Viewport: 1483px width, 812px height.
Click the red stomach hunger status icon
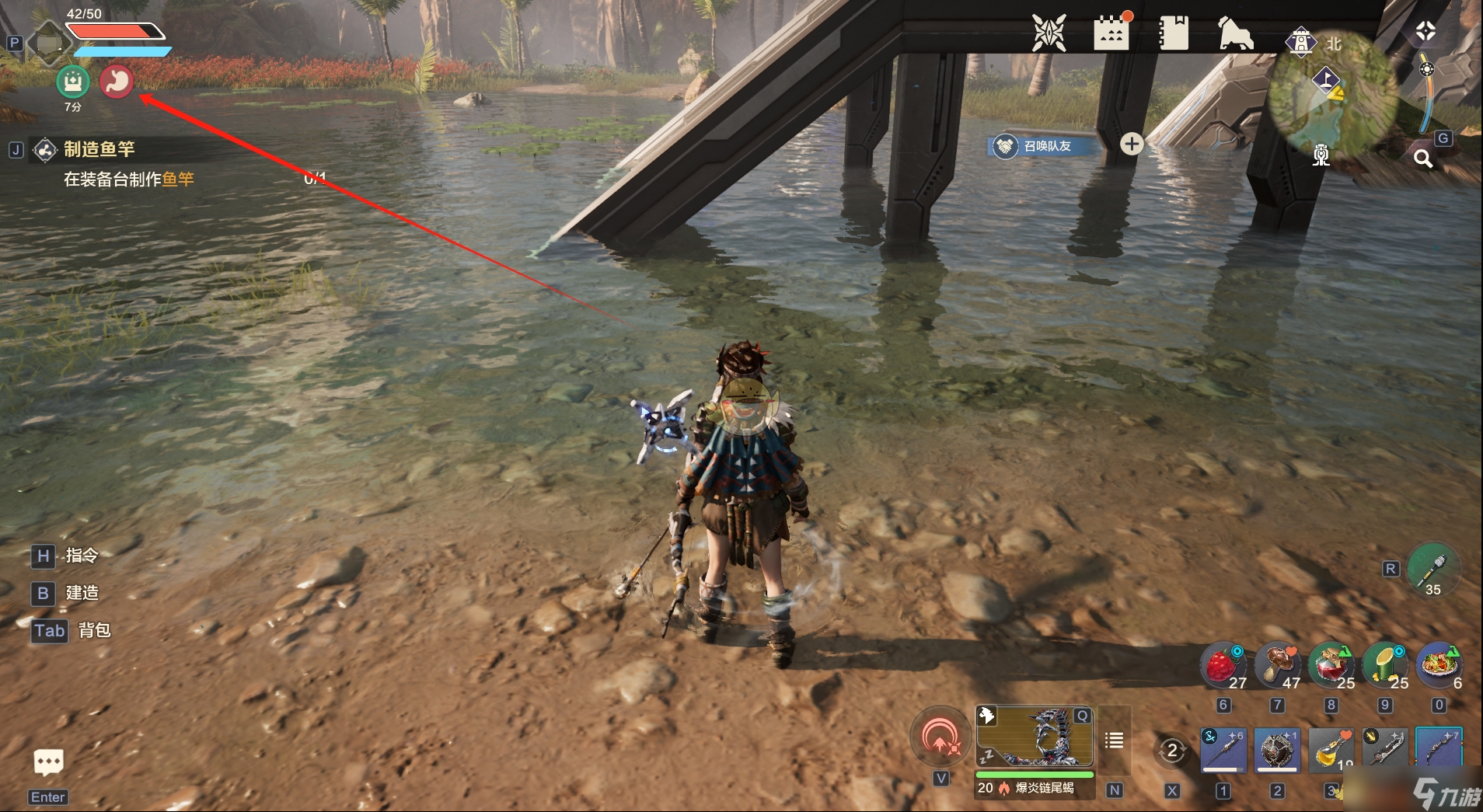tap(117, 82)
